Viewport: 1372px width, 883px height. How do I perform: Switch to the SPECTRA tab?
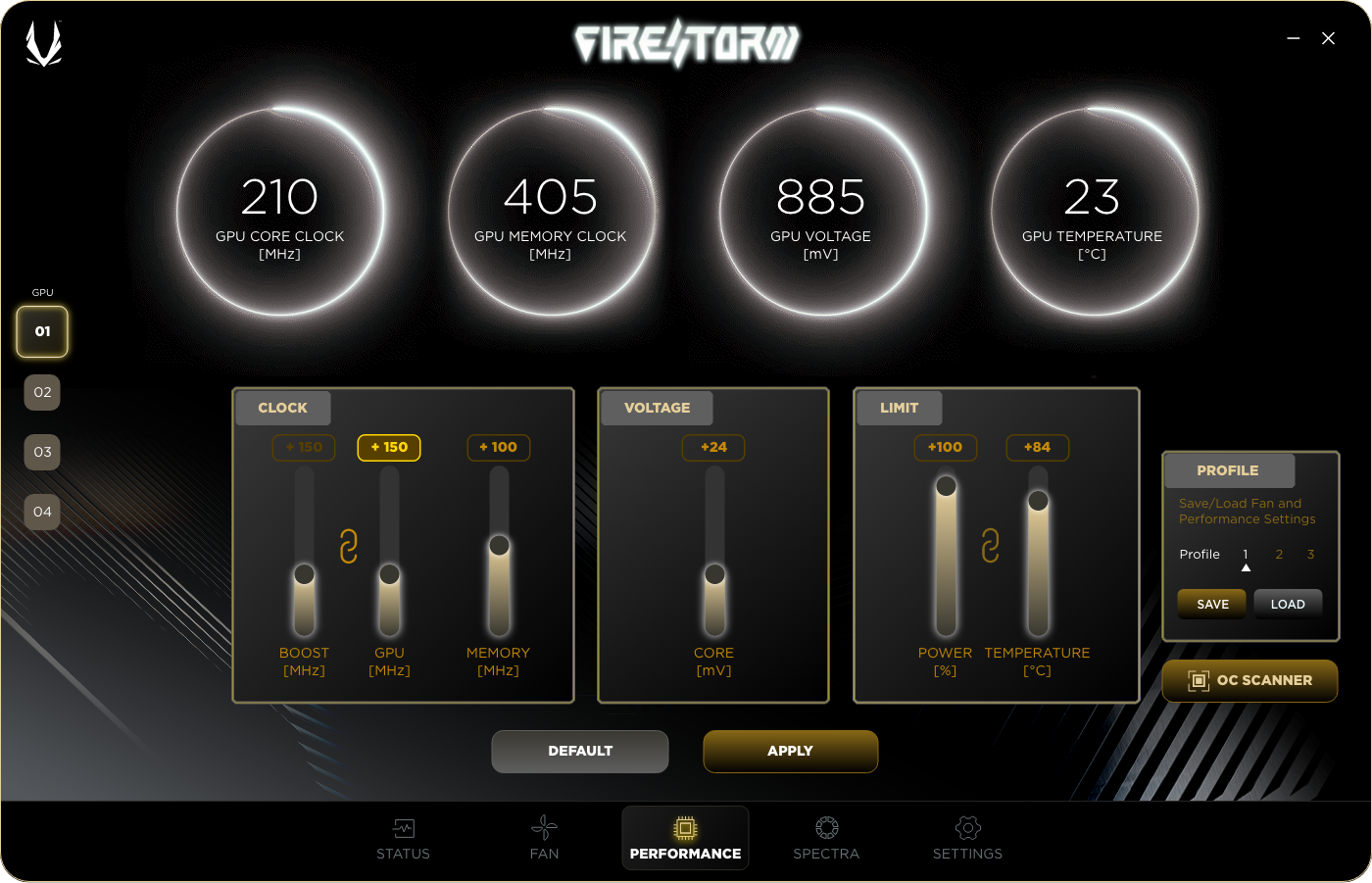point(826,838)
